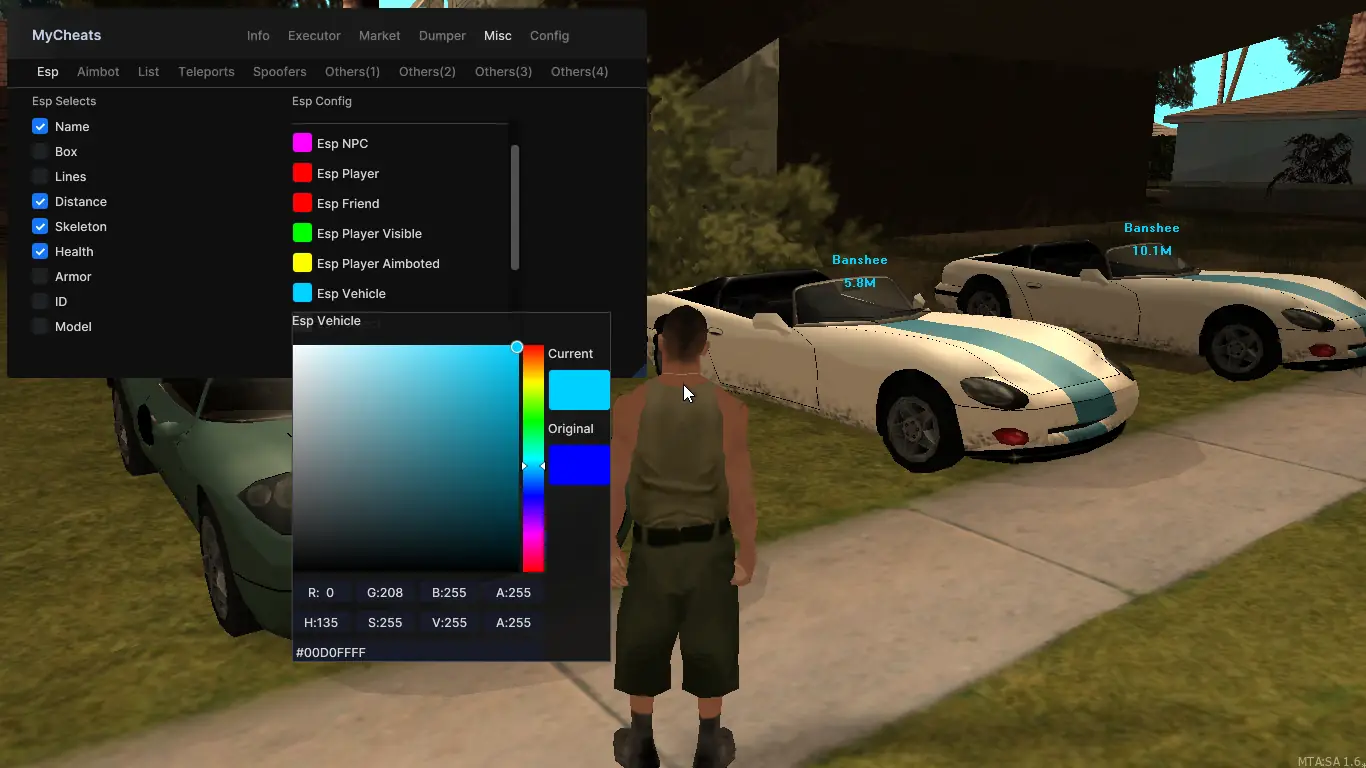
Task: Choose the green Esp Player Visible swatch
Action: (x=302, y=233)
